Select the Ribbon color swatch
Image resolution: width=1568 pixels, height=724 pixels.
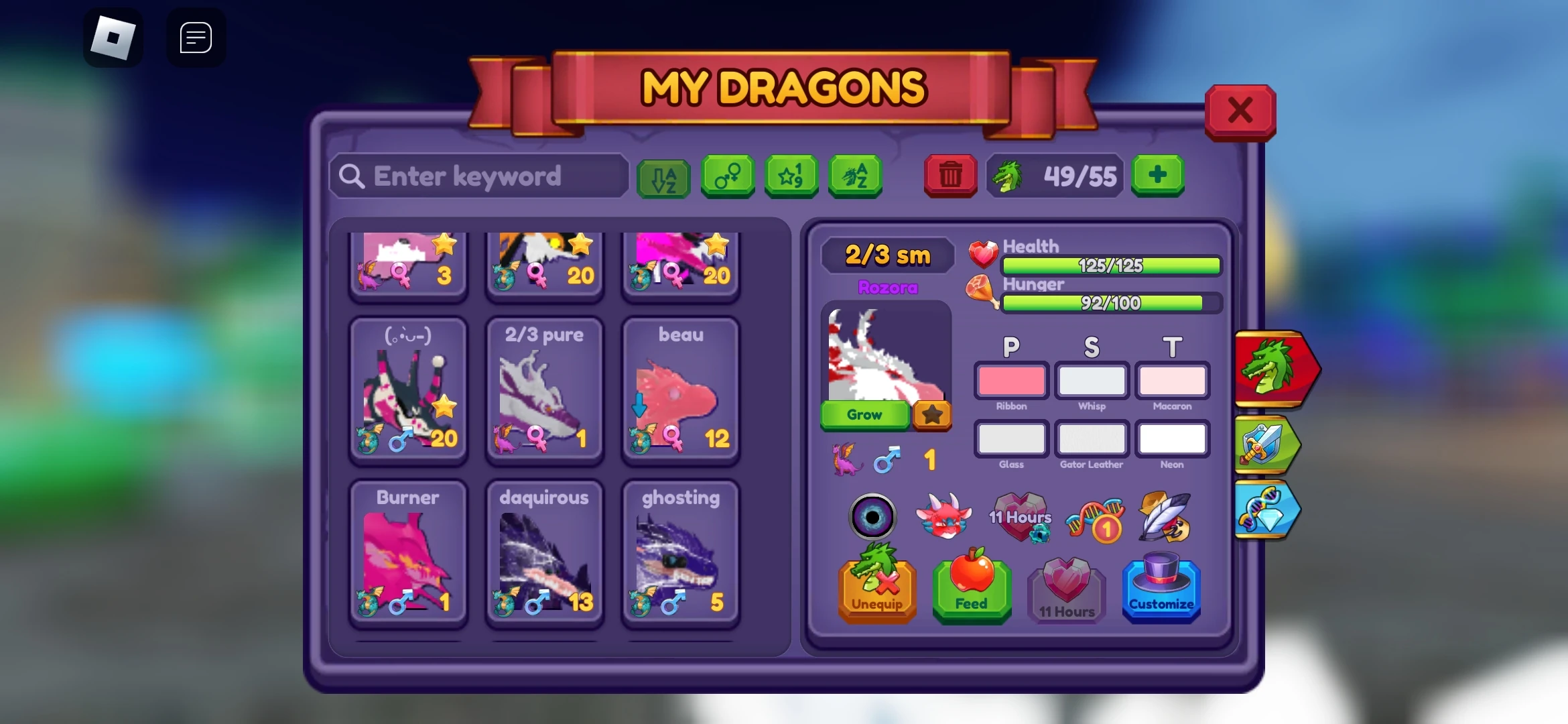(x=1011, y=382)
